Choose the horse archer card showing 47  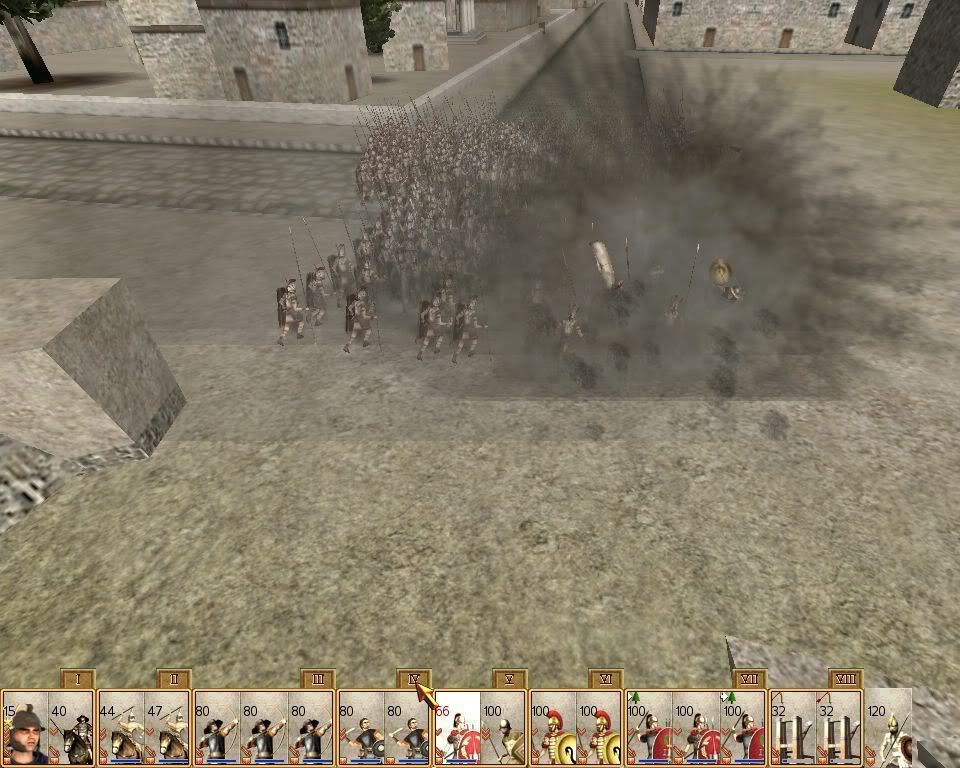[x=168, y=728]
